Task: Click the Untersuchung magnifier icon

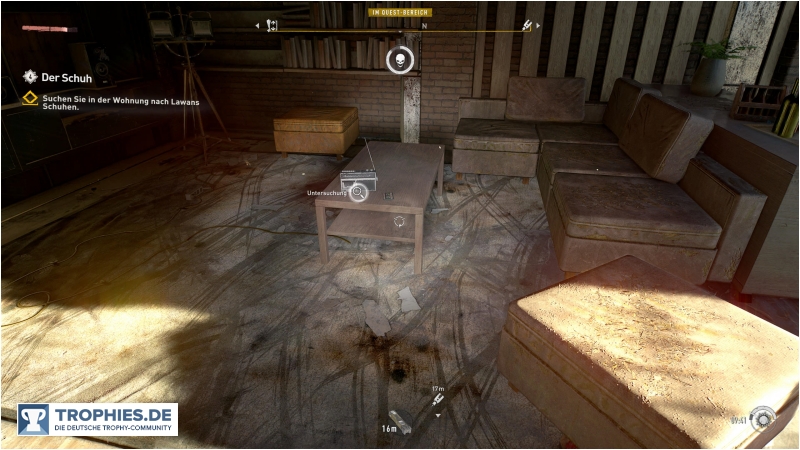Action: (x=358, y=193)
